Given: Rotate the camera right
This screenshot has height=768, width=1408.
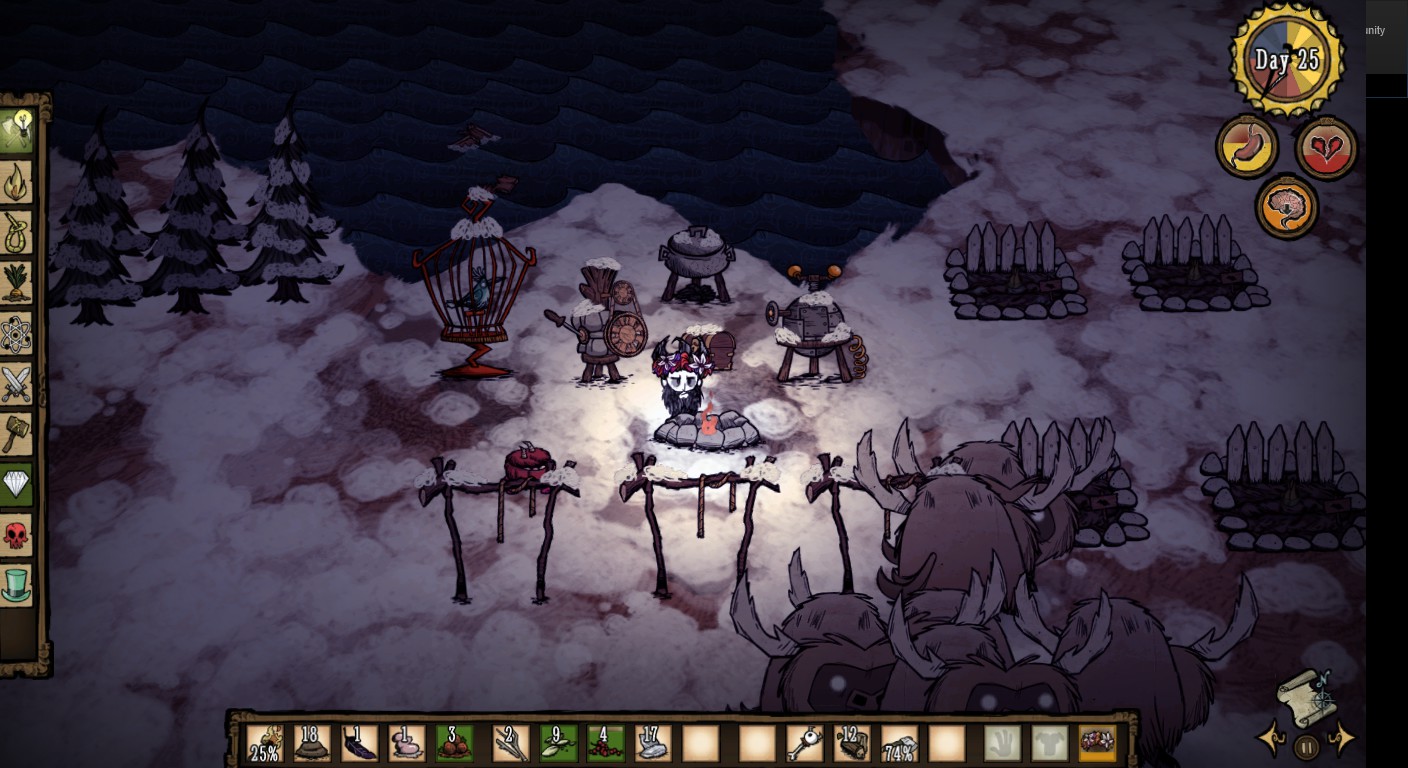Looking at the screenshot, I should pyautogui.click(x=1341, y=739).
